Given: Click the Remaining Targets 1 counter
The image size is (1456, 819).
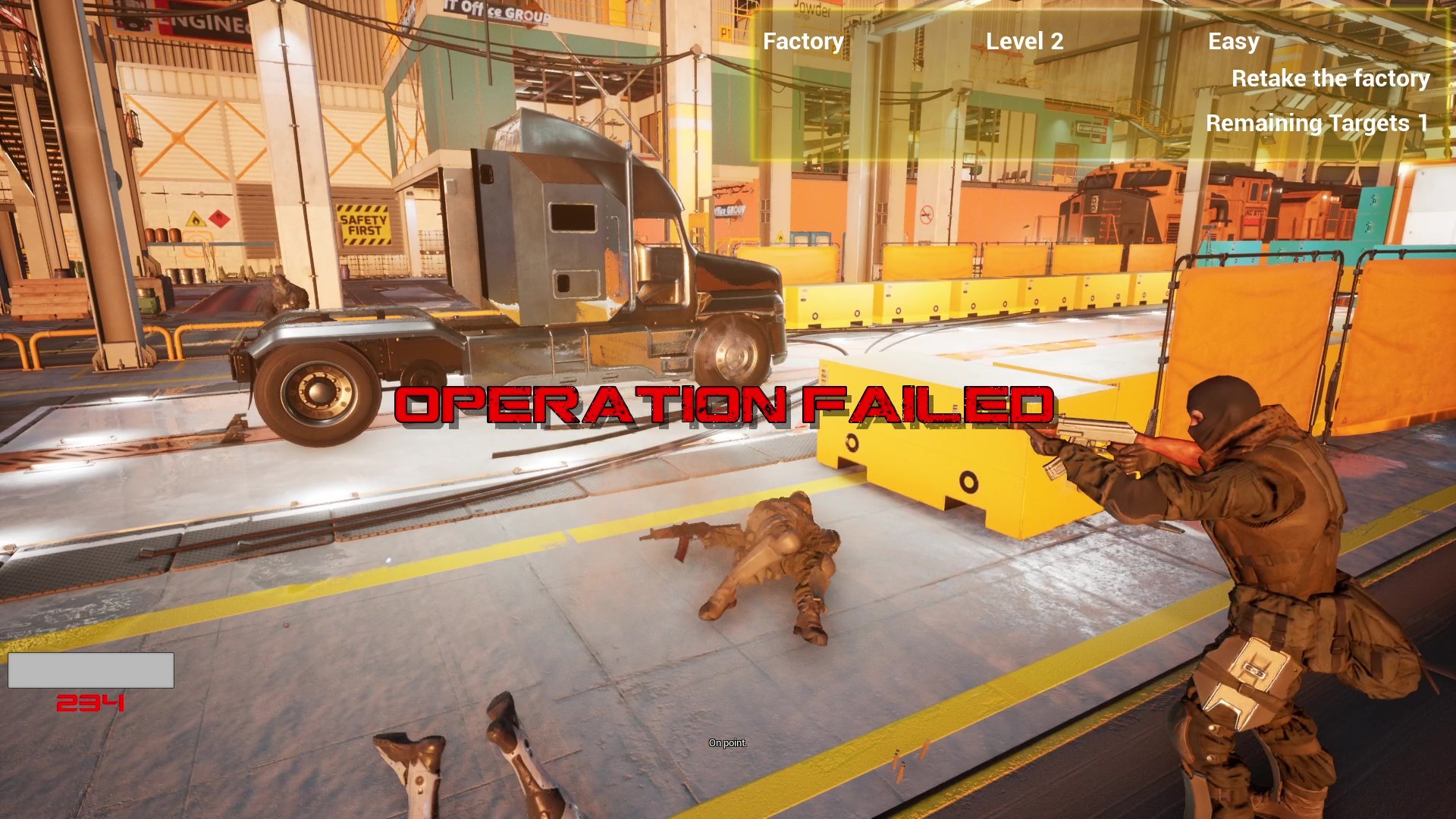Looking at the screenshot, I should 1318,122.
